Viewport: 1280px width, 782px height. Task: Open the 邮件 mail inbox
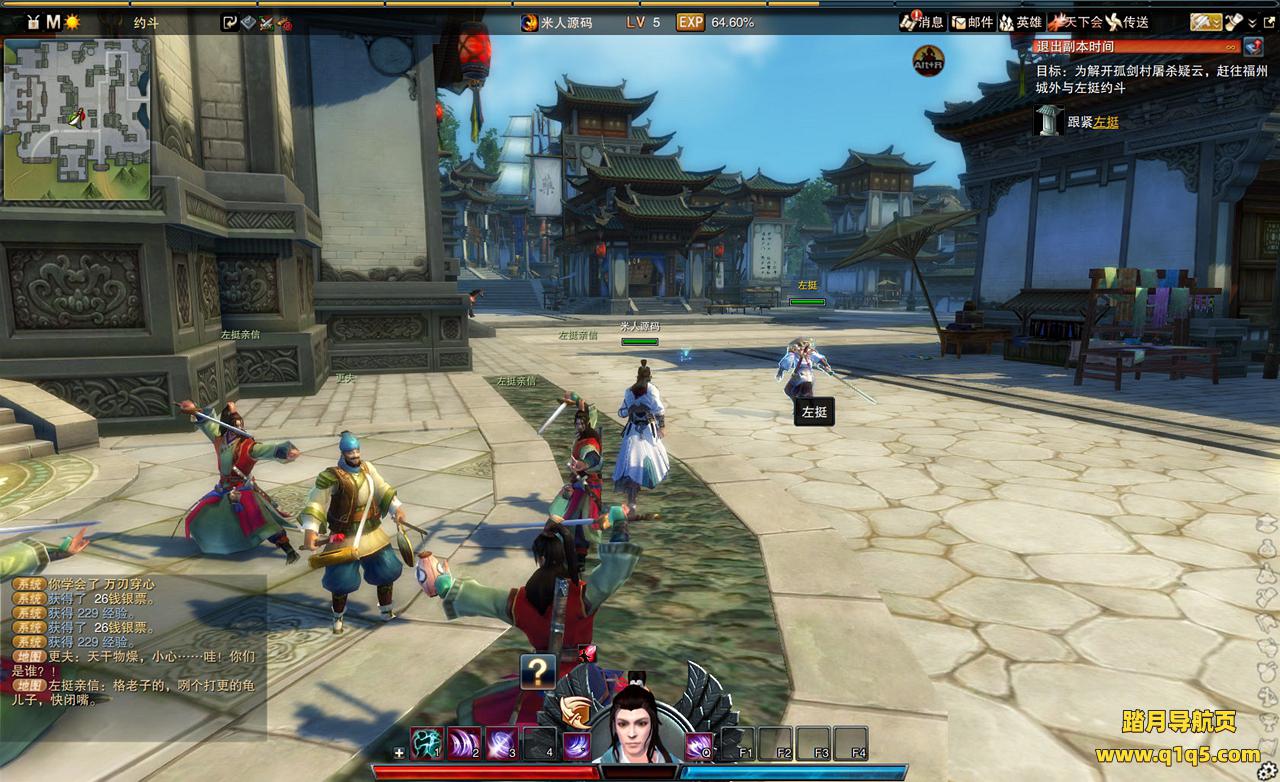click(x=972, y=22)
